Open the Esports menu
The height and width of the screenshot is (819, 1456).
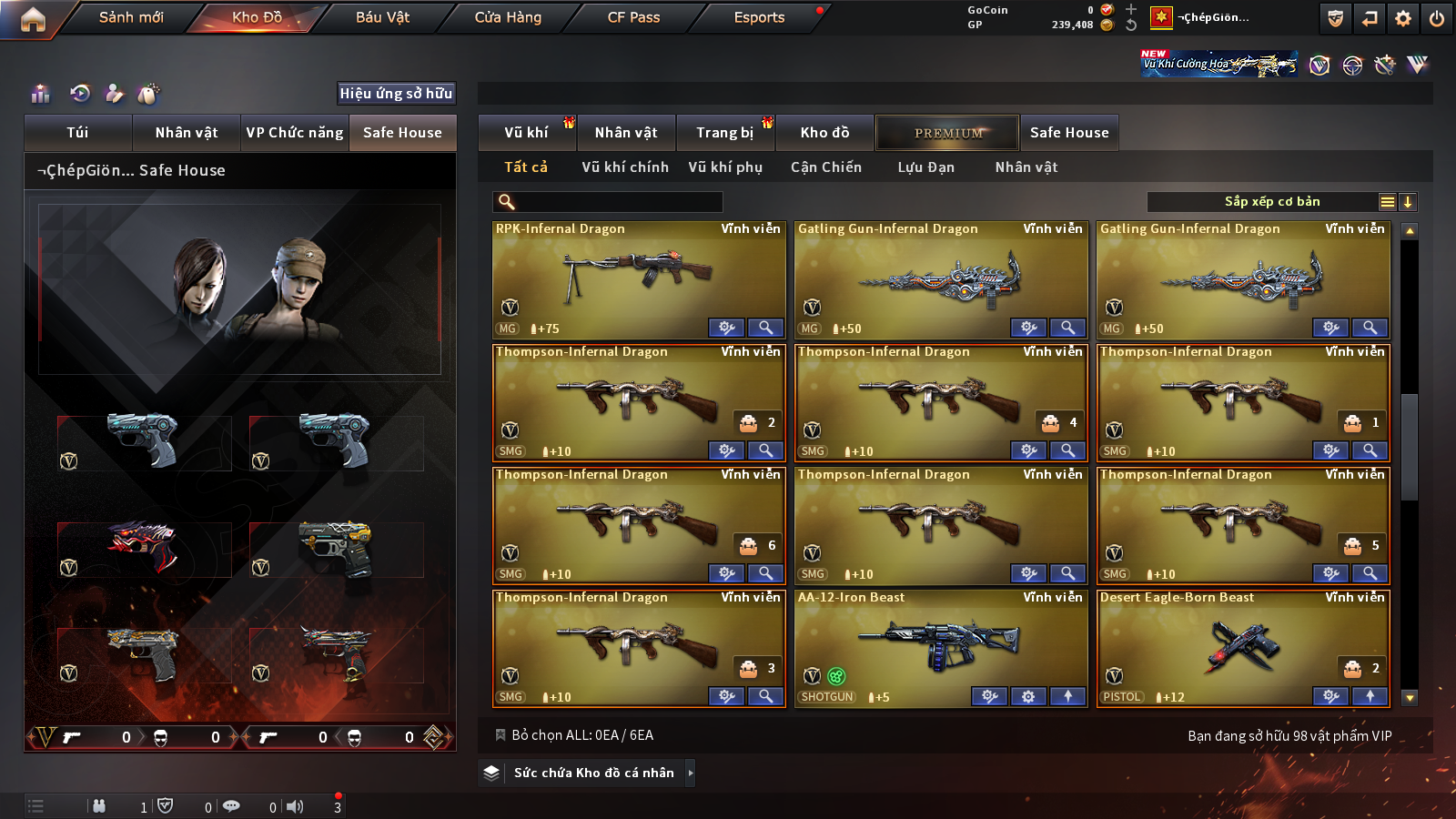click(x=759, y=17)
